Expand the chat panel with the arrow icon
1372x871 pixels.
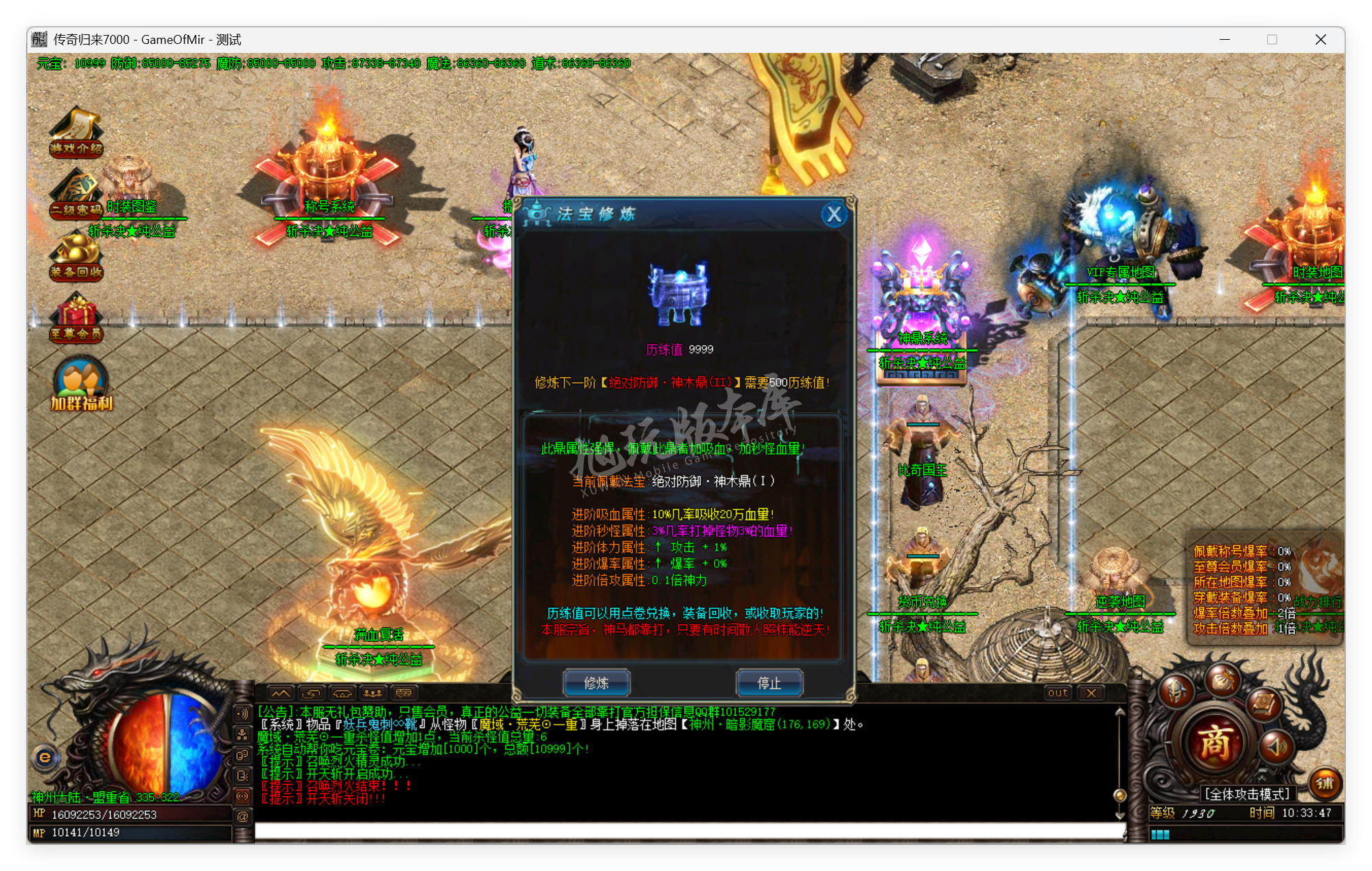point(281,694)
